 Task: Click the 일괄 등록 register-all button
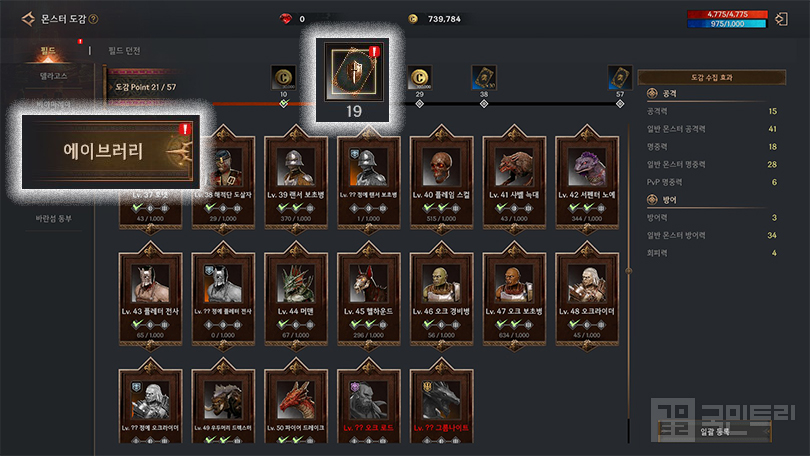(716, 430)
